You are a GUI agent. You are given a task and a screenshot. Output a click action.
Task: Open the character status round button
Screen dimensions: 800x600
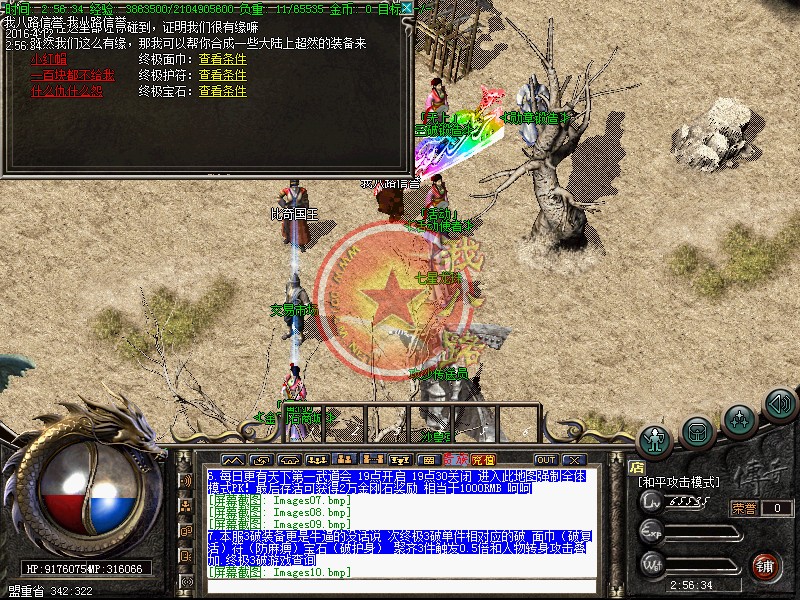tap(655, 440)
